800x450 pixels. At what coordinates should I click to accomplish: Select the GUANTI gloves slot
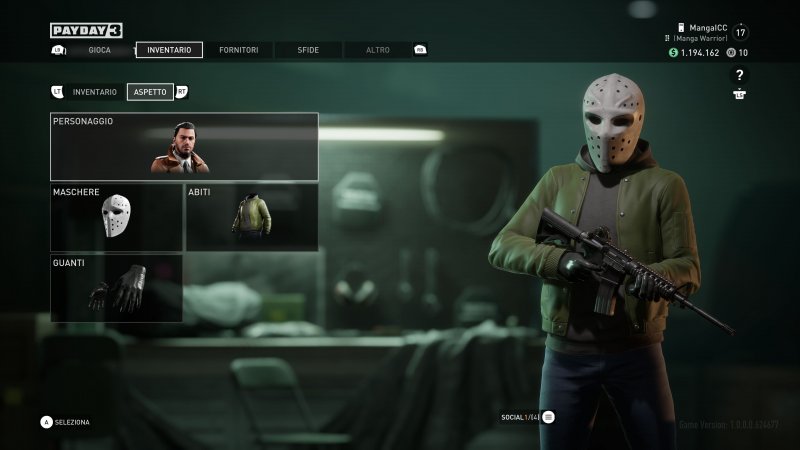click(x=117, y=288)
